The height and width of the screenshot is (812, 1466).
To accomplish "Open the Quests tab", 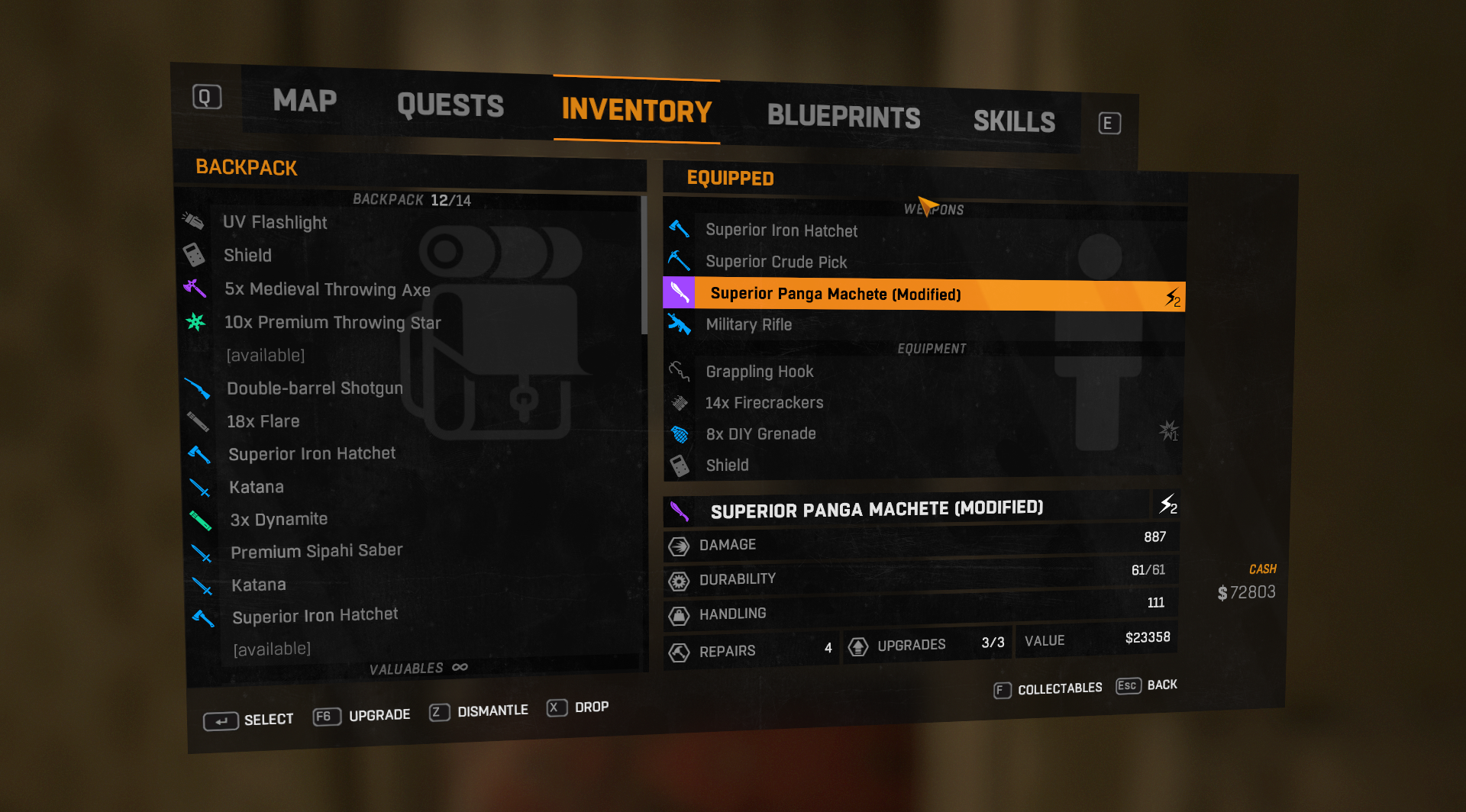I will click(x=450, y=105).
